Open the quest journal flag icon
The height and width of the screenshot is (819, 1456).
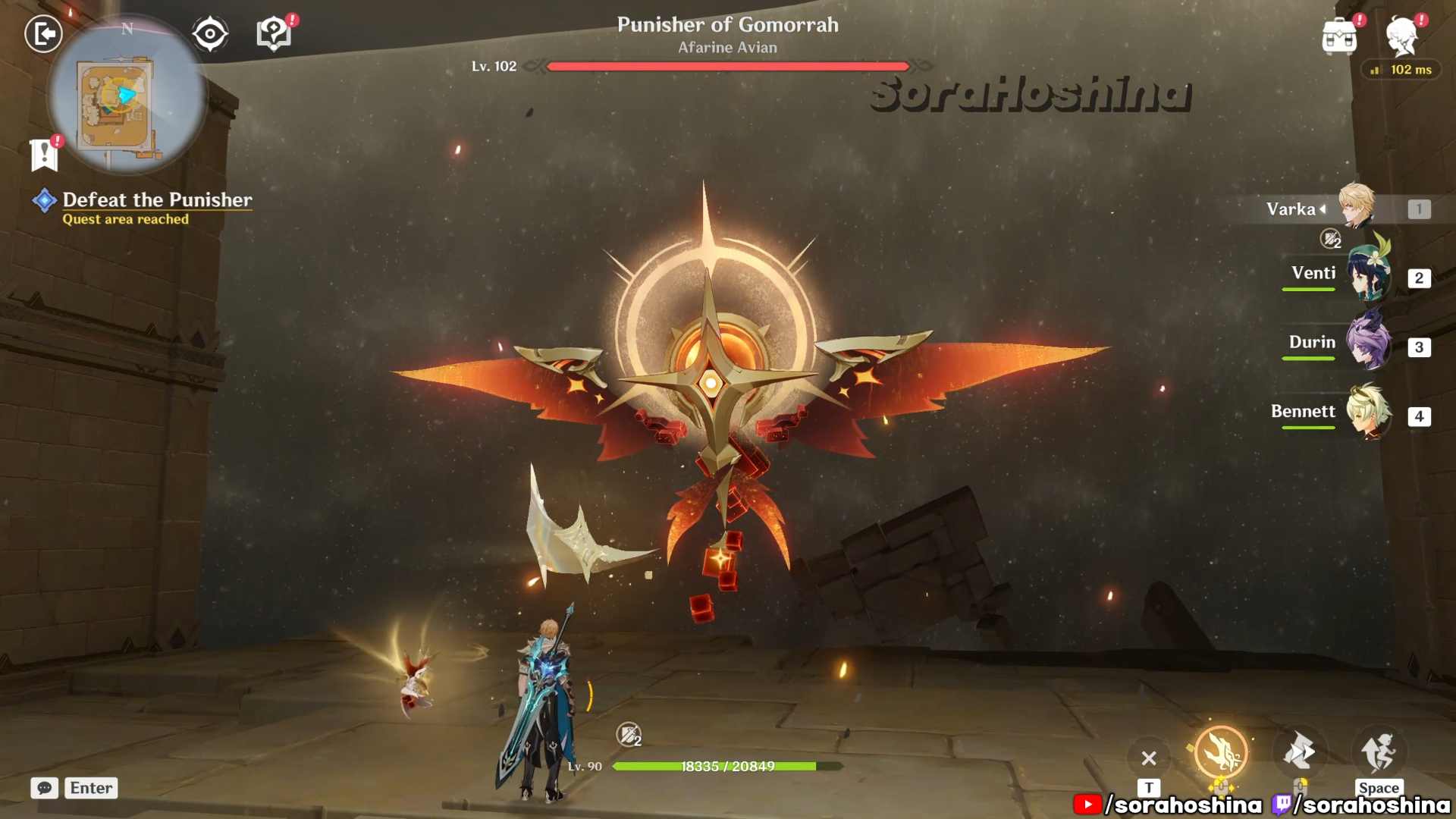click(x=44, y=155)
